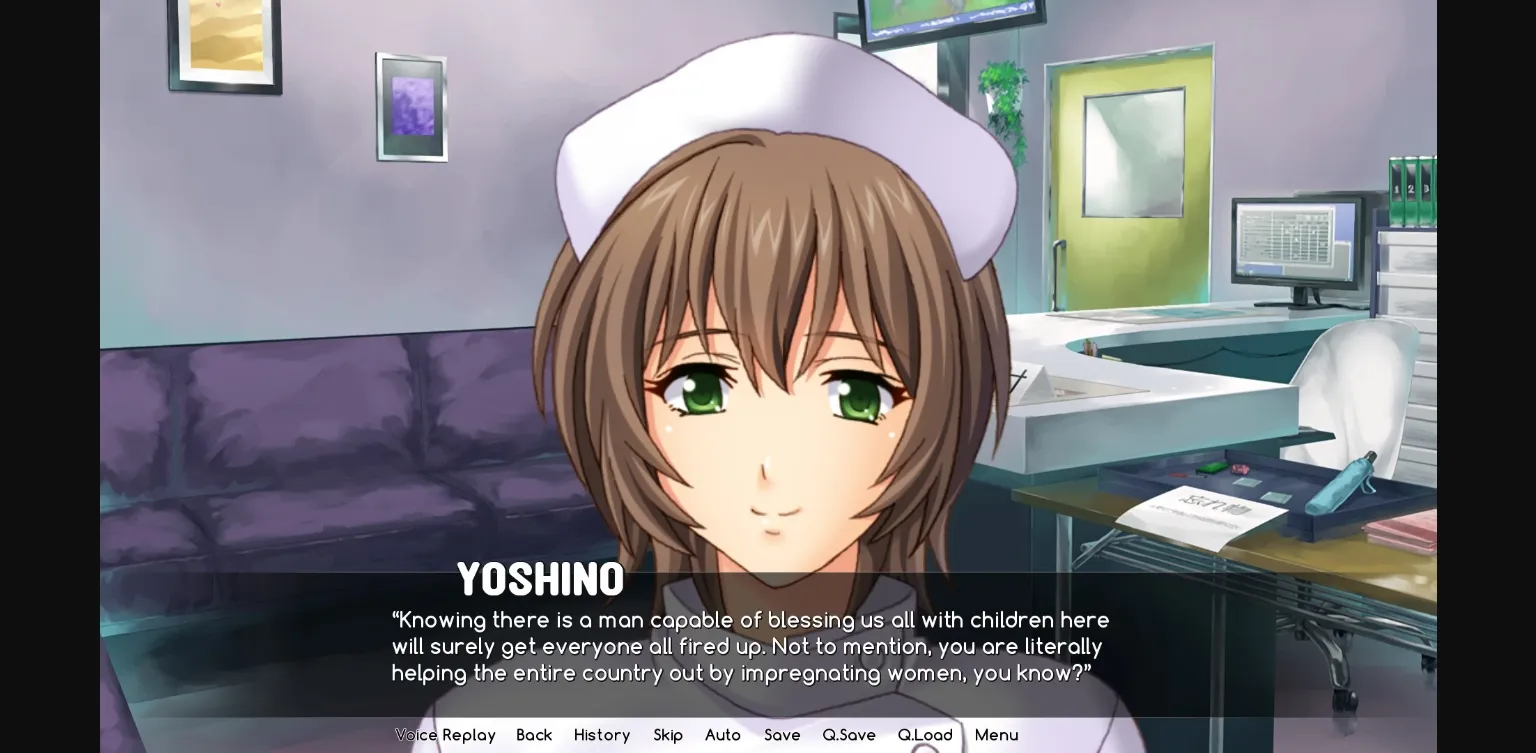Perform a quick save with Q.Save
Viewport: 1536px width, 753px height.
click(x=848, y=735)
